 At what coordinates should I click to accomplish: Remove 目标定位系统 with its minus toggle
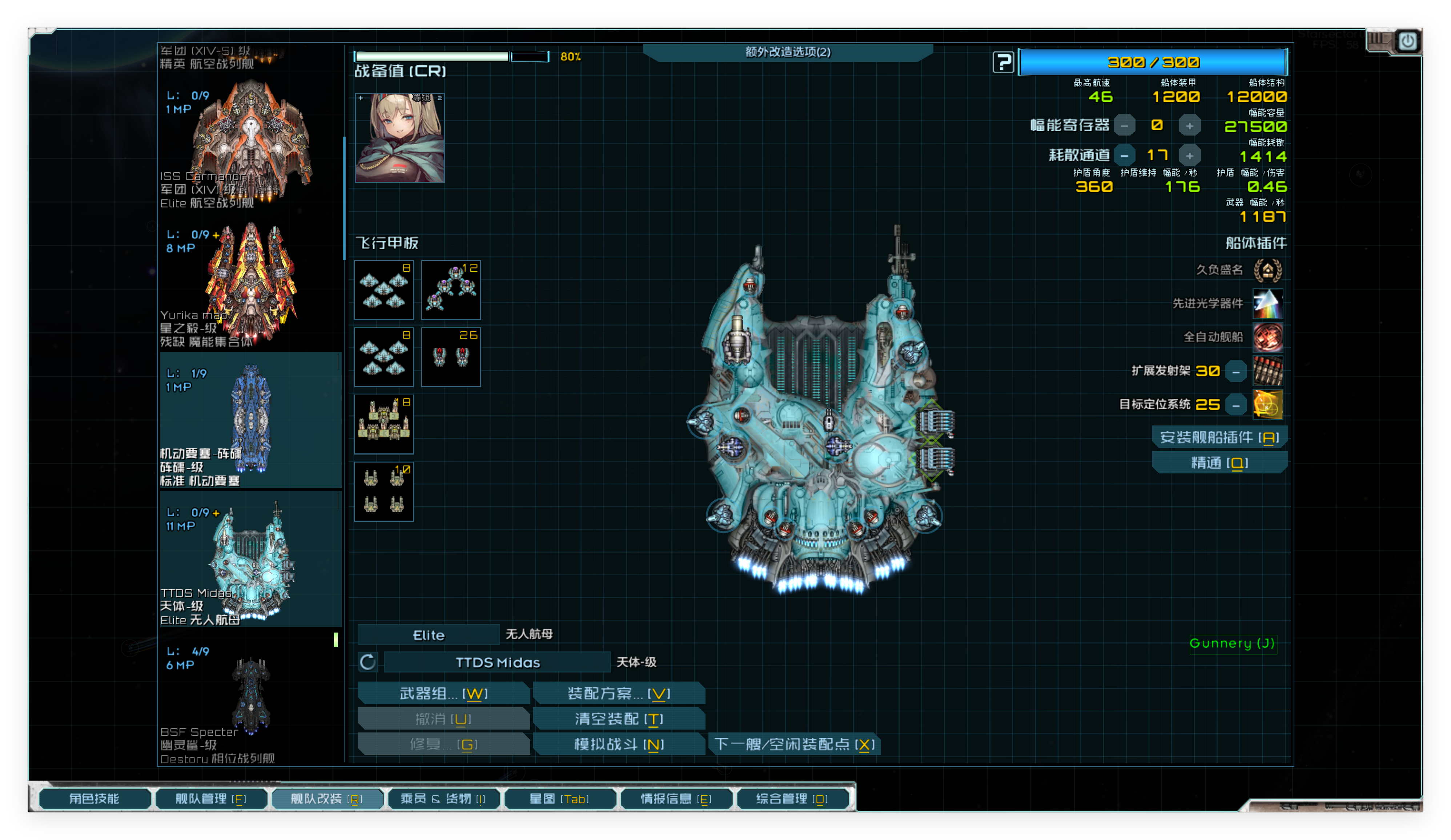(x=1236, y=405)
